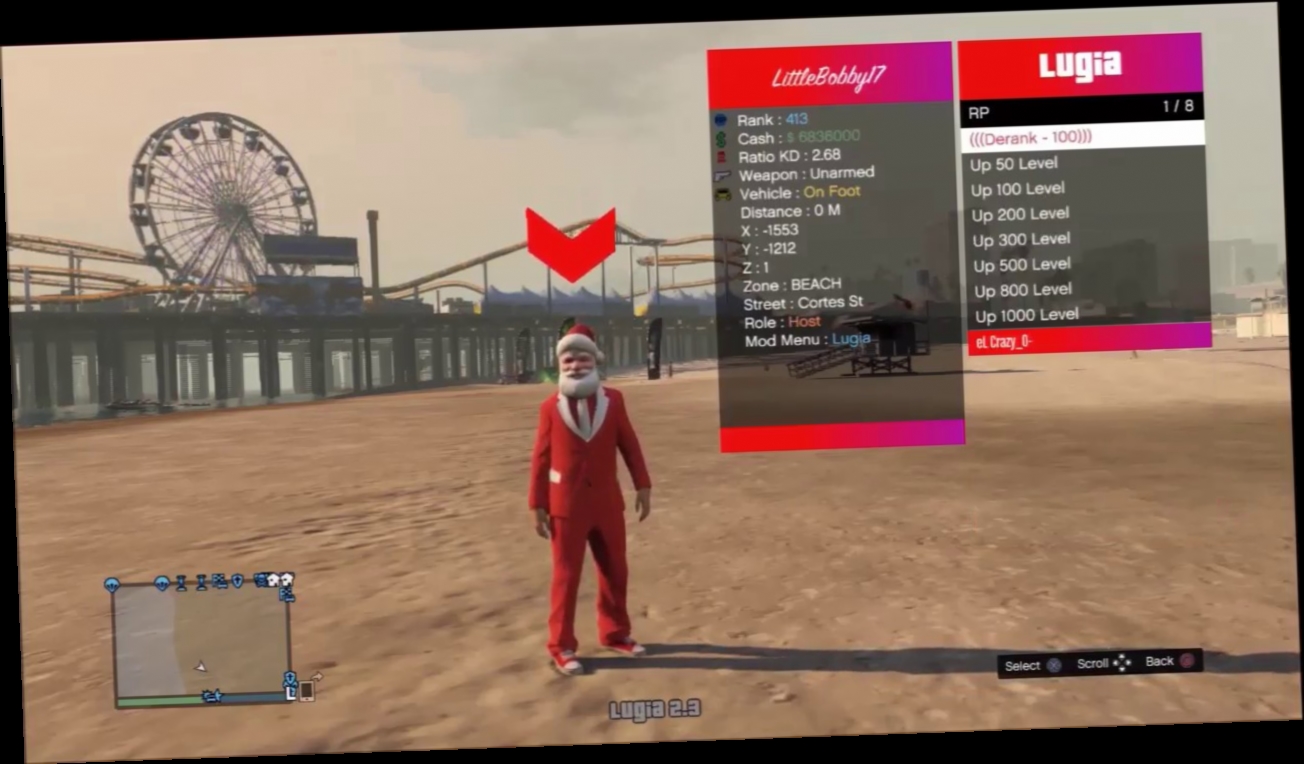Switch to the Lugia menu title tab
1304x764 pixels.
coord(1080,66)
